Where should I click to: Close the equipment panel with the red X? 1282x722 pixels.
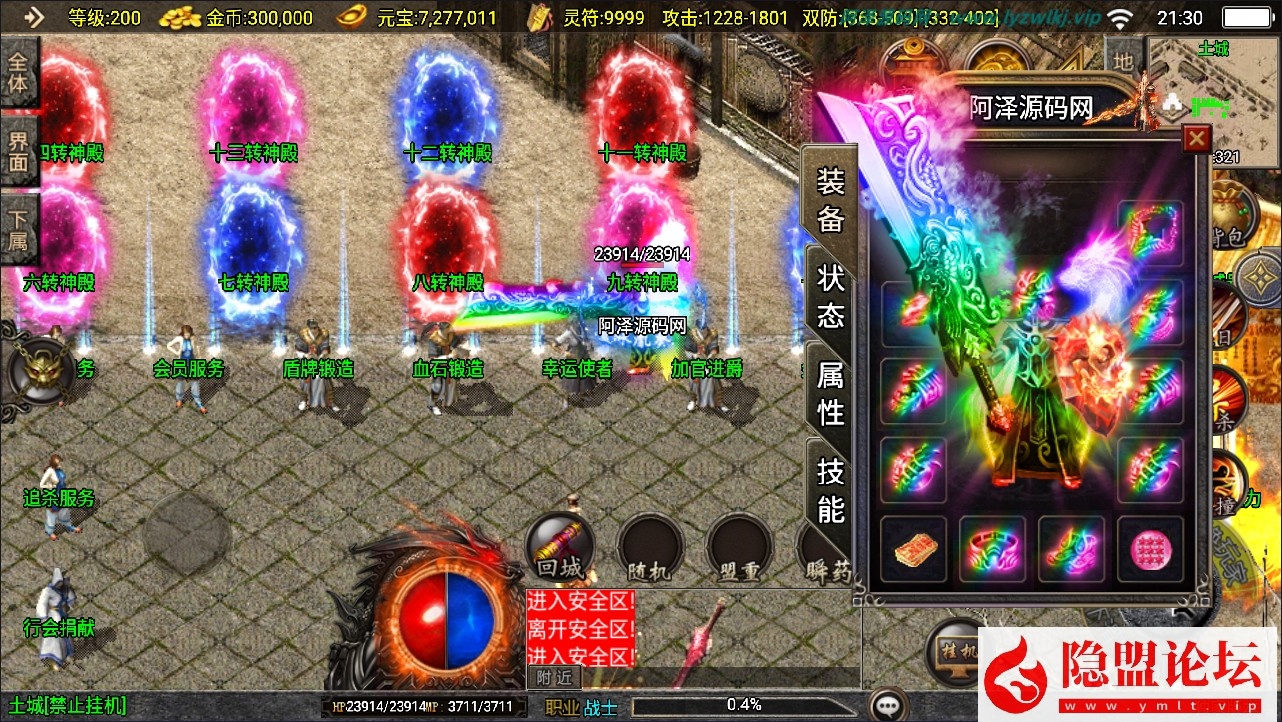coord(1196,138)
